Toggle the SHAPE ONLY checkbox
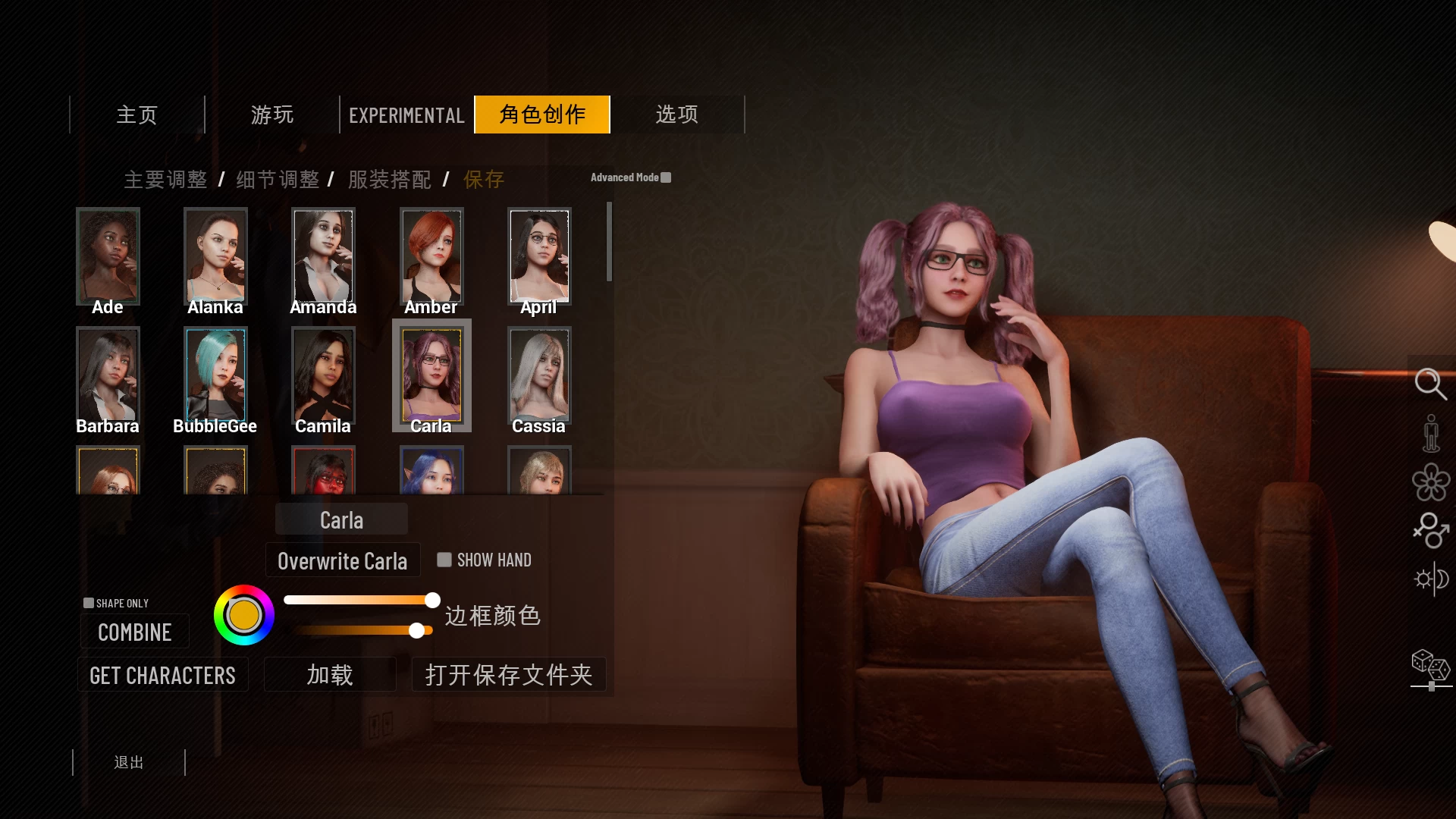Screen dimensions: 1456x819 [89, 601]
